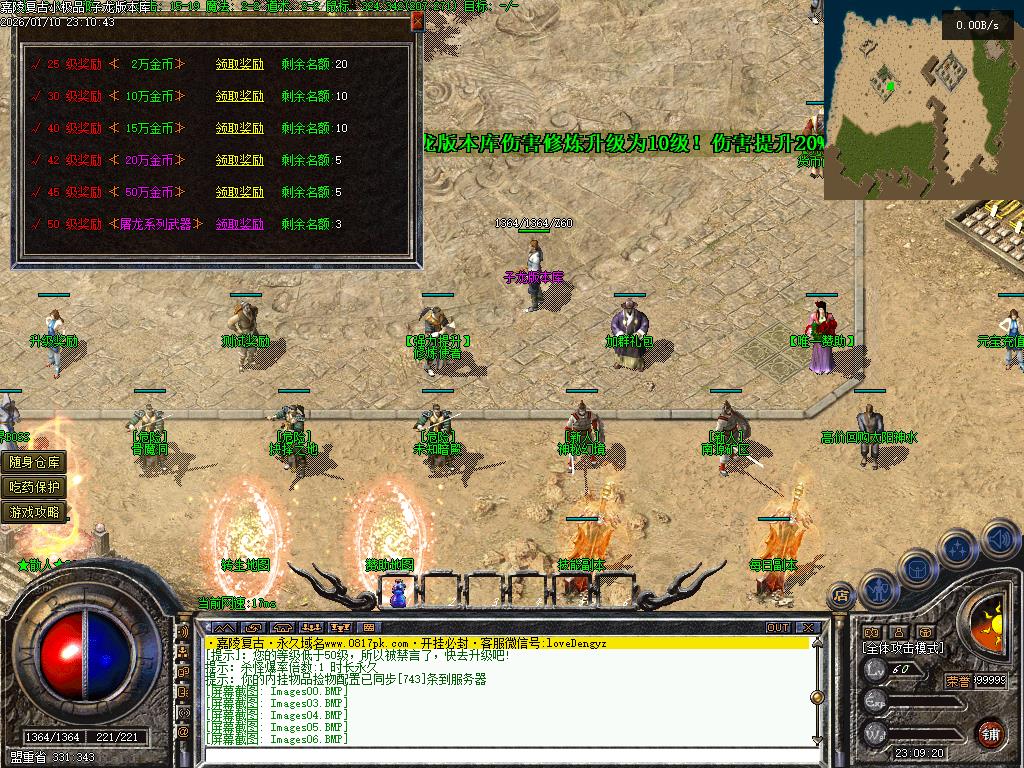Open the red 铺 stall button
Viewport: 1024px width, 768px height.
991,732
